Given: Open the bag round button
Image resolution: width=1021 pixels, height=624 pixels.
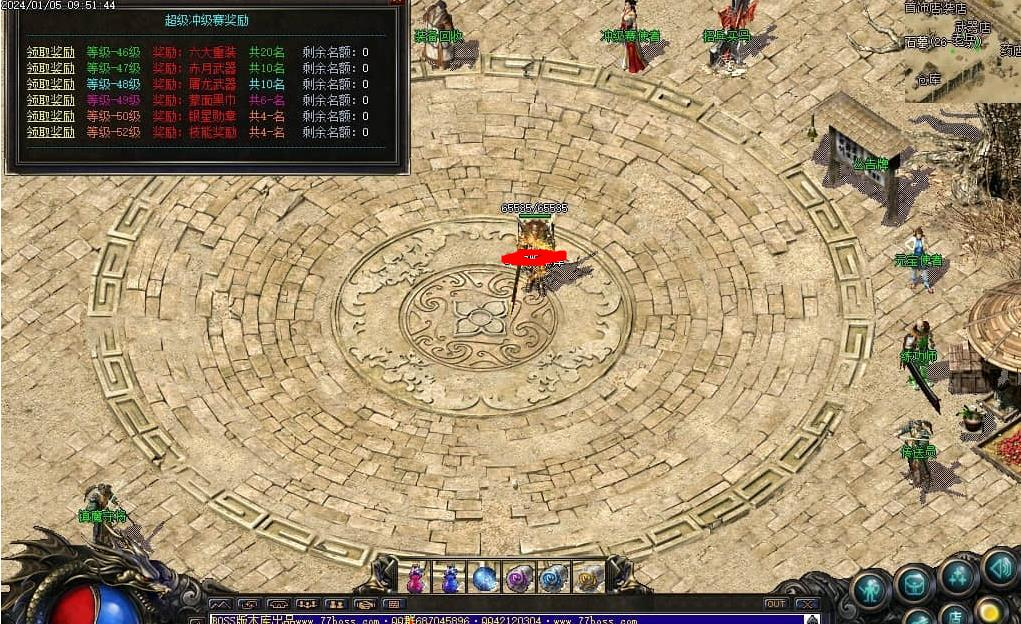Looking at the screenshot, I should [914, 585].
